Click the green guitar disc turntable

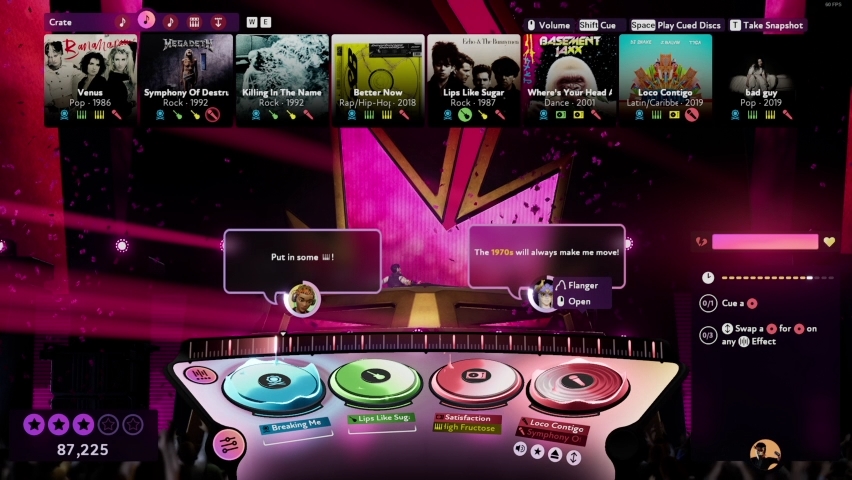pyautogui.click(x=374, y=380)
